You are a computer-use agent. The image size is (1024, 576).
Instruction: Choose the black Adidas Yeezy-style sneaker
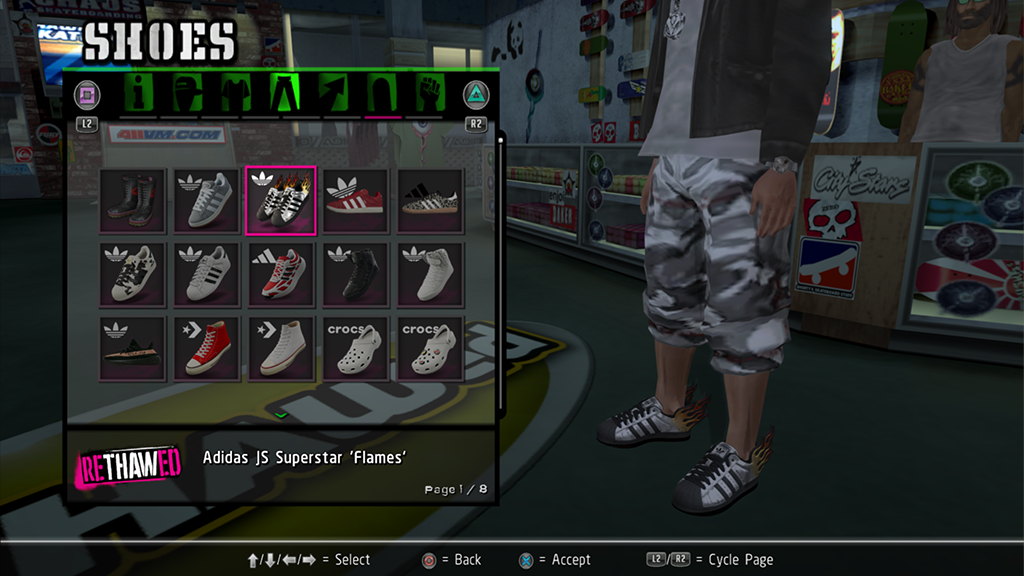coord(132,348)
